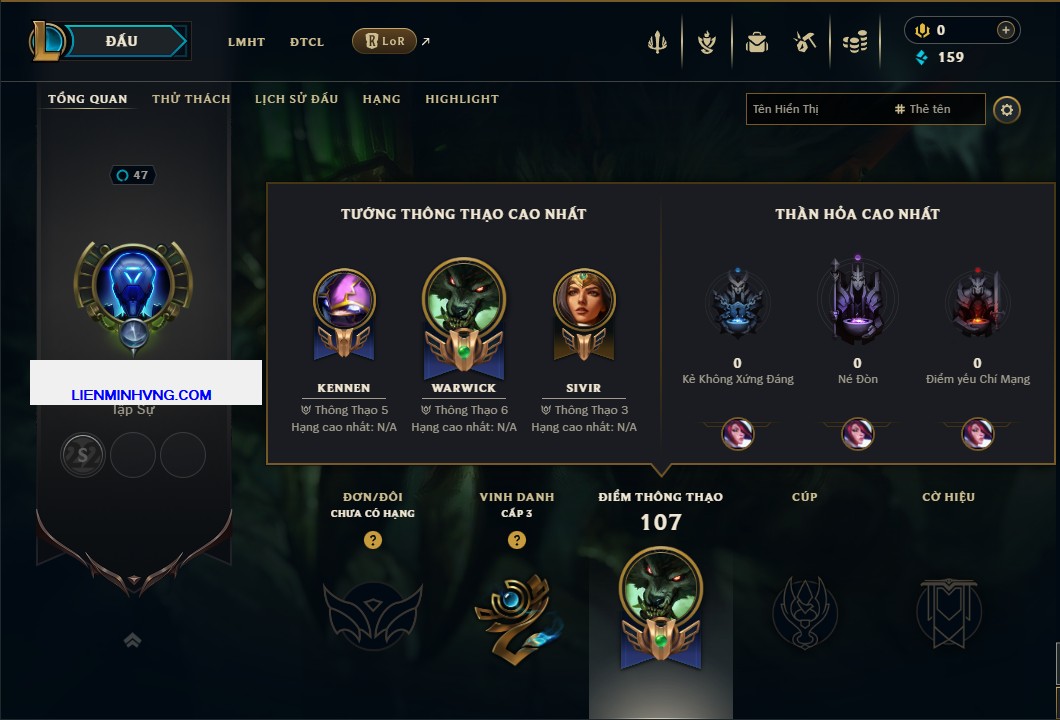Image resolution: width=1060 pixels, height=720 pixels.
Task: Show the Highlight tab
Action: [x=461, y=99]
